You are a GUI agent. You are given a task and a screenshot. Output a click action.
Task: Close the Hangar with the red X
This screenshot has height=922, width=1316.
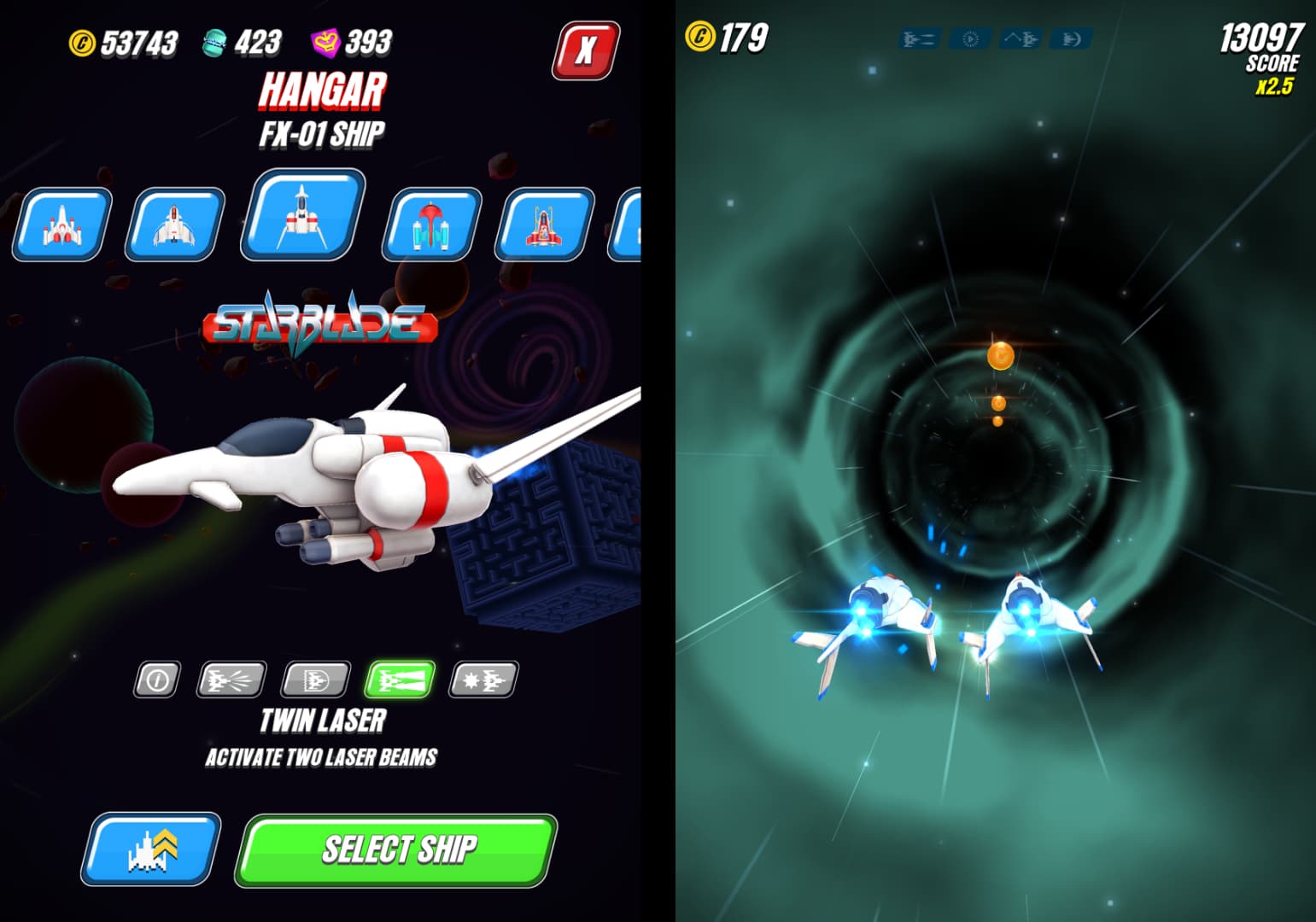[586, 50]
